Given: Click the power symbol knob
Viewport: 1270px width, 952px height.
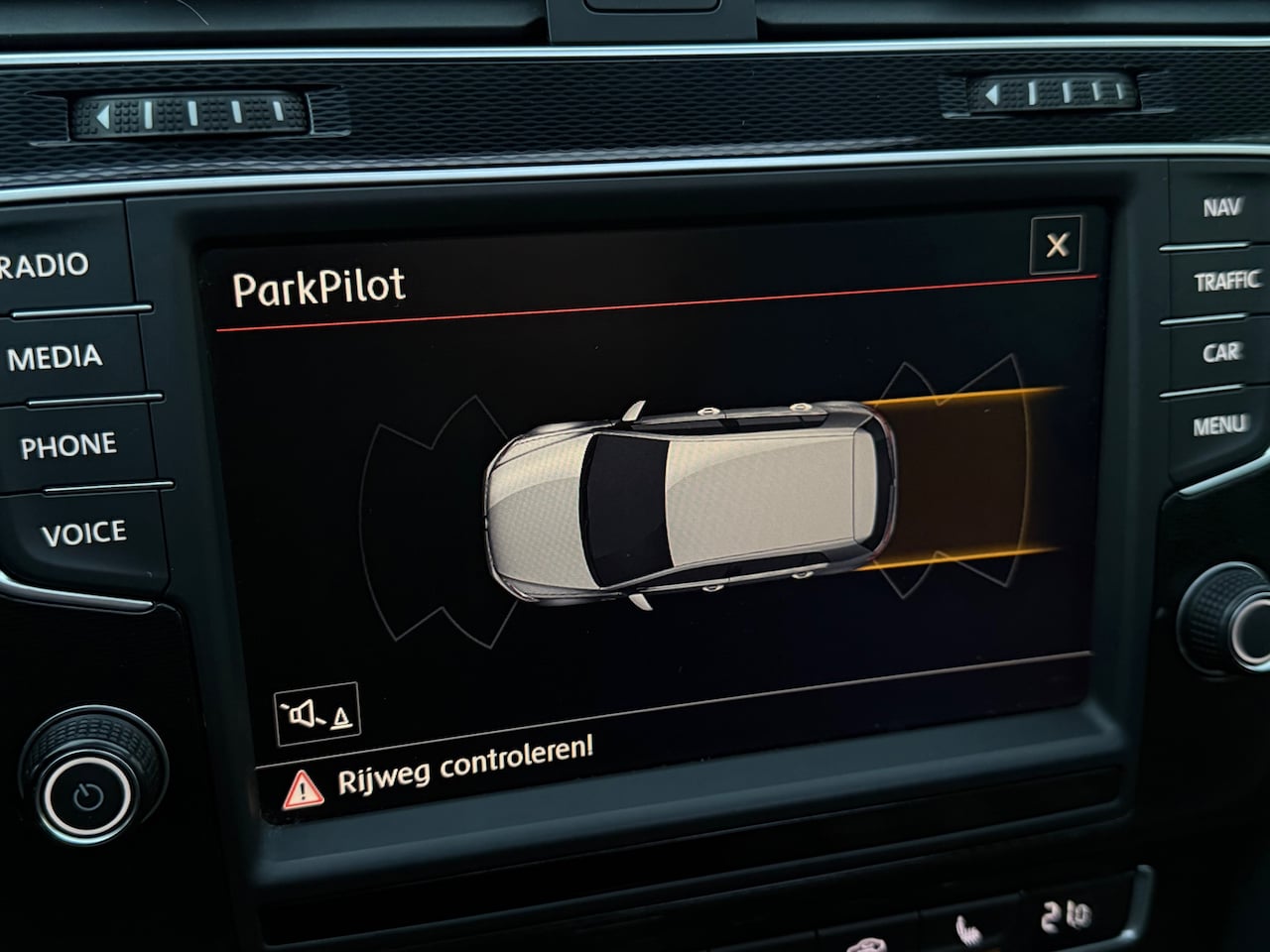Looking at the screenshot, I should click(89, 794).
